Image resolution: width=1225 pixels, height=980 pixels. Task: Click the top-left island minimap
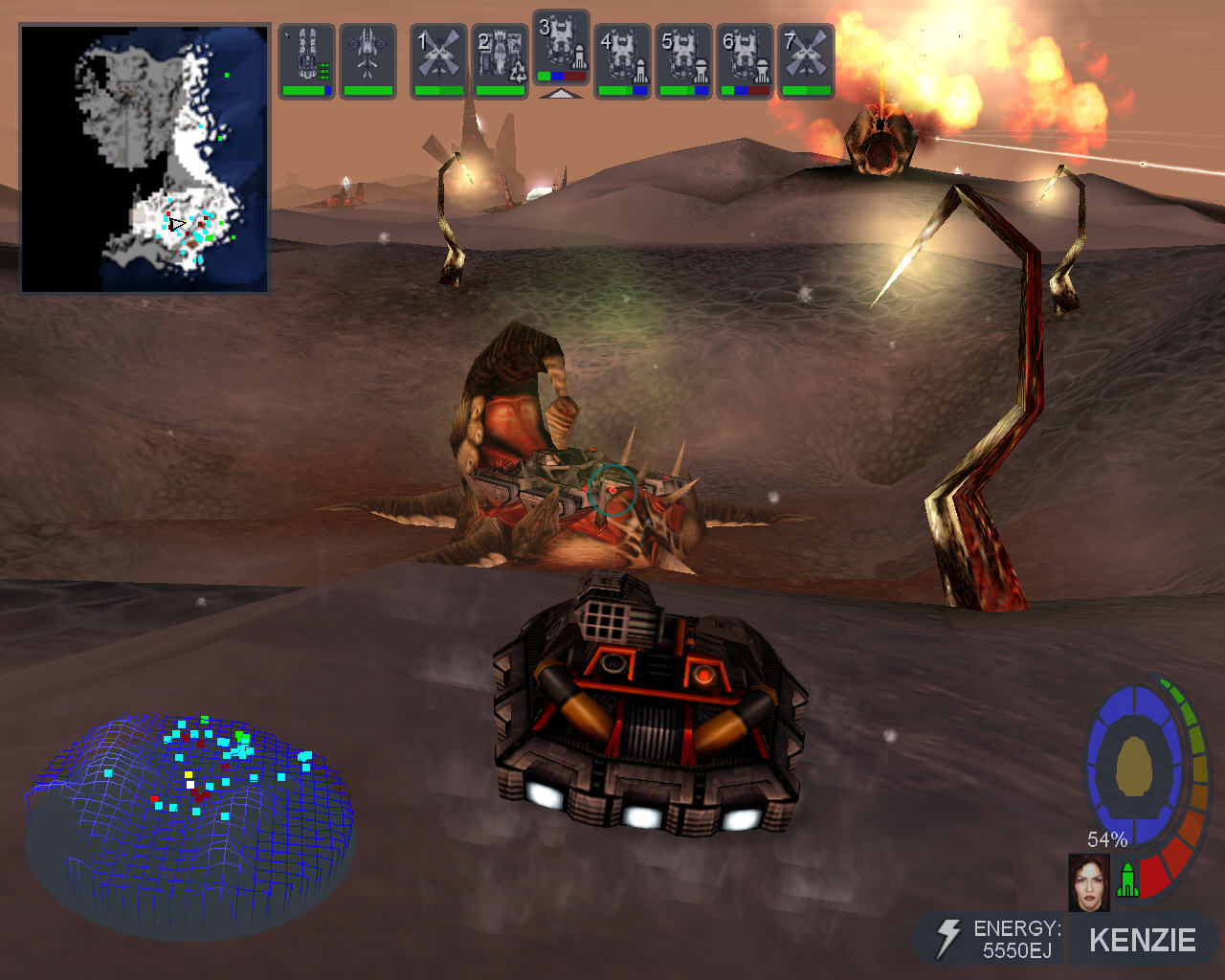point(145,158)
